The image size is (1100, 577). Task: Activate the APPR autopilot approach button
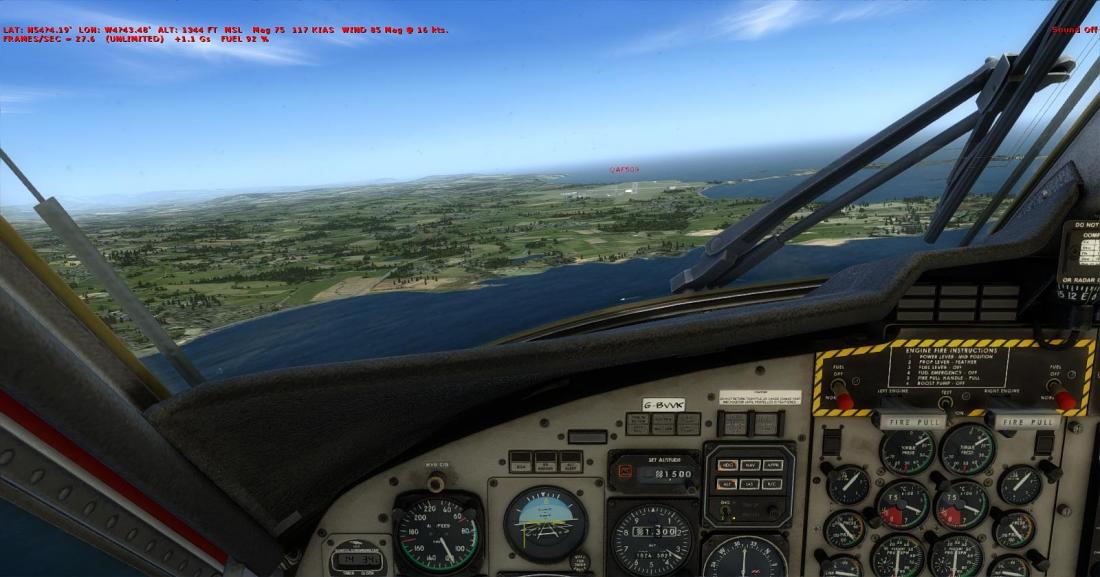pyautogui.click(x=771, y=465)
